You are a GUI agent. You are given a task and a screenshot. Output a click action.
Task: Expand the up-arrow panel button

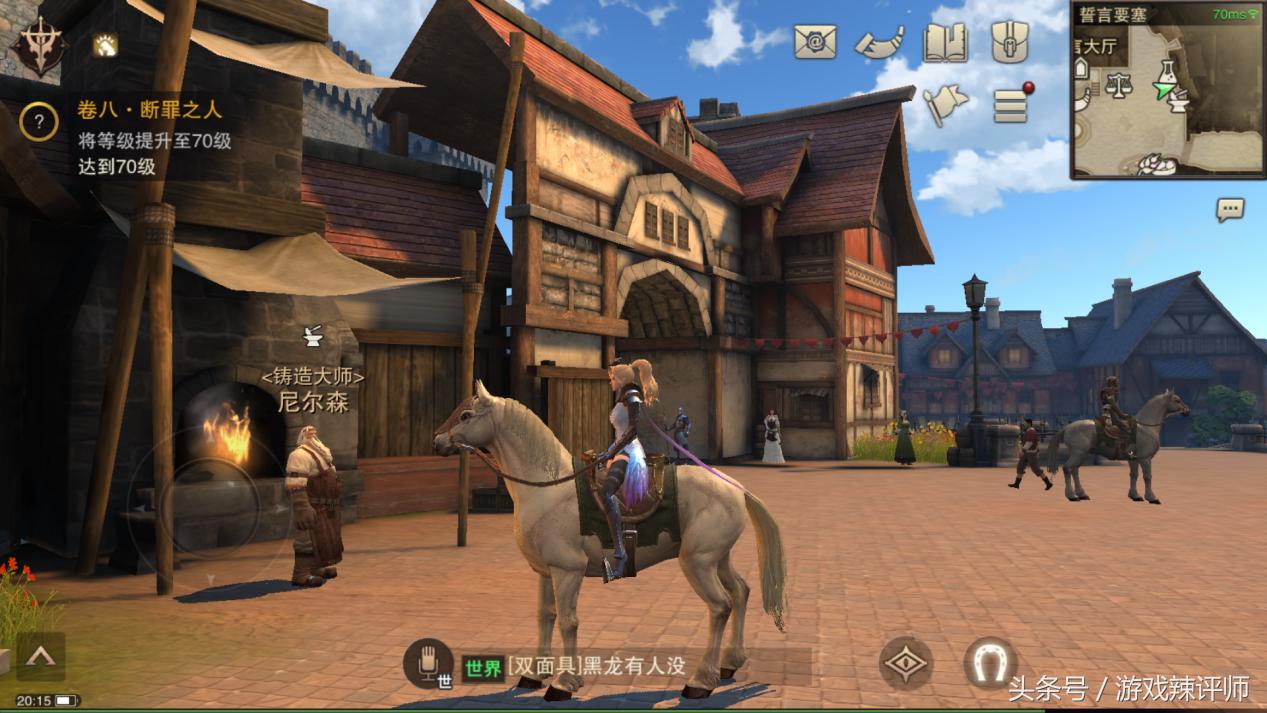coord(40,656)
